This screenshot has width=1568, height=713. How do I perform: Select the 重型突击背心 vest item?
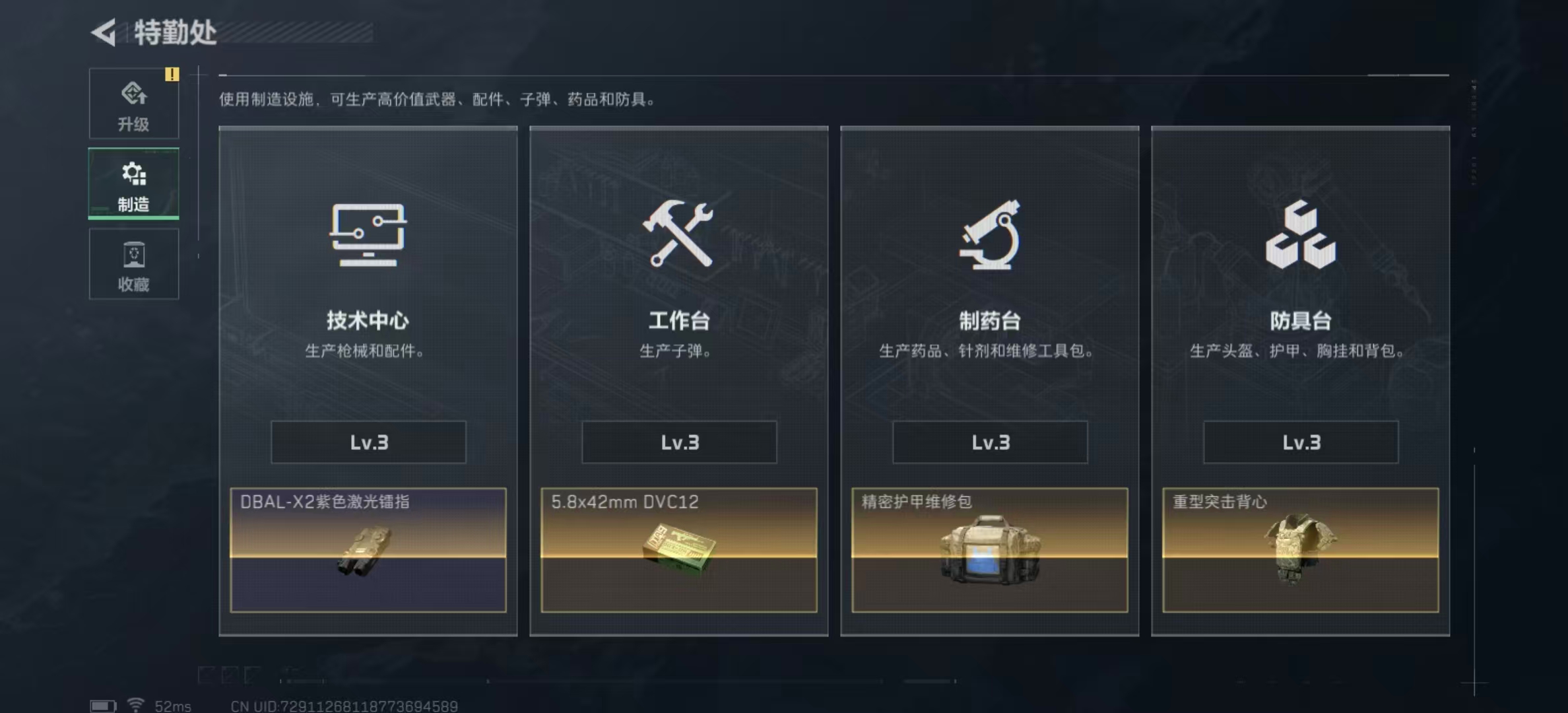pyautogui.click(x=1301, y=551)
